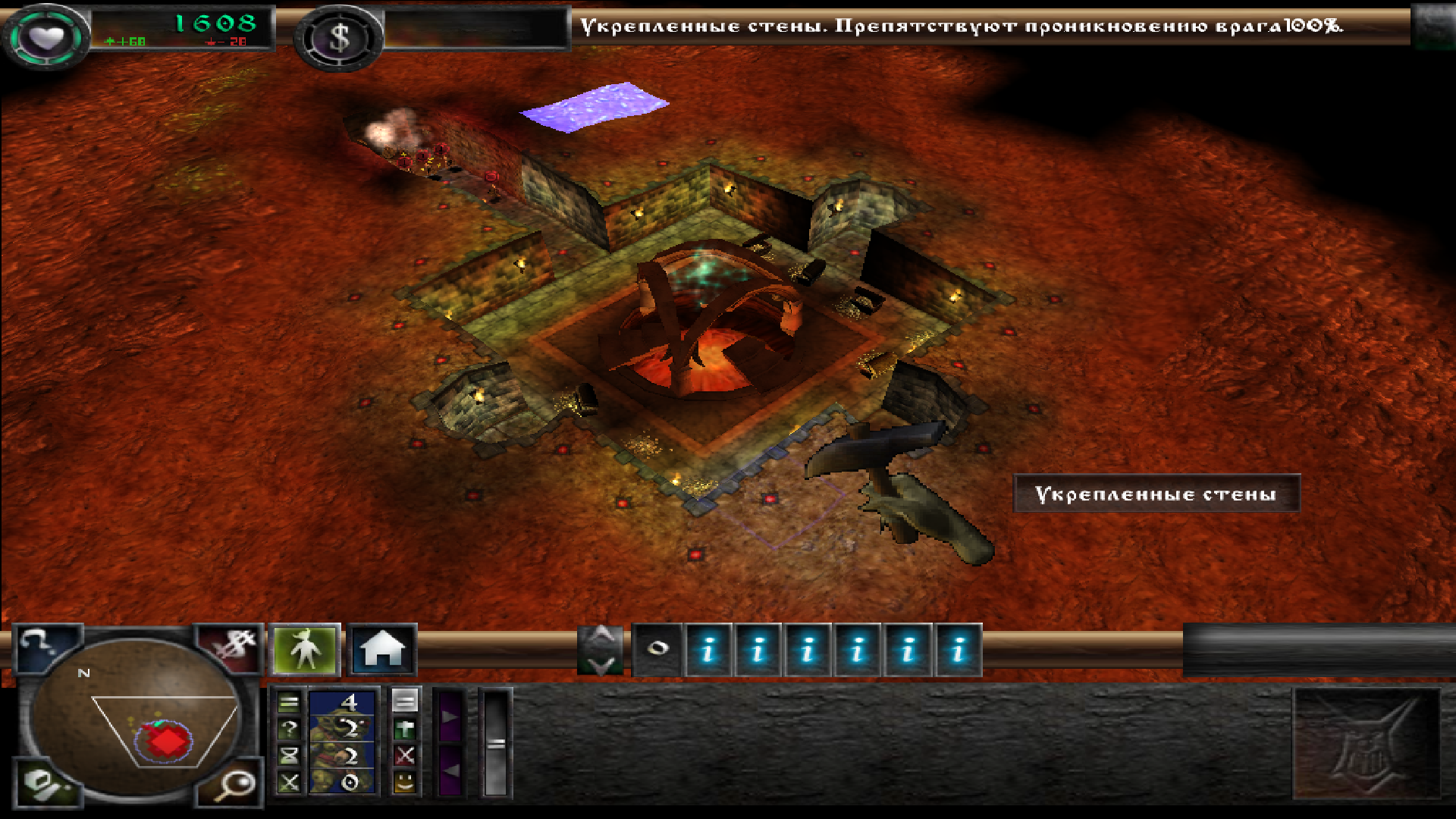Select the green creatures tab
The image size is (1456, 819).
pos(306,650)
